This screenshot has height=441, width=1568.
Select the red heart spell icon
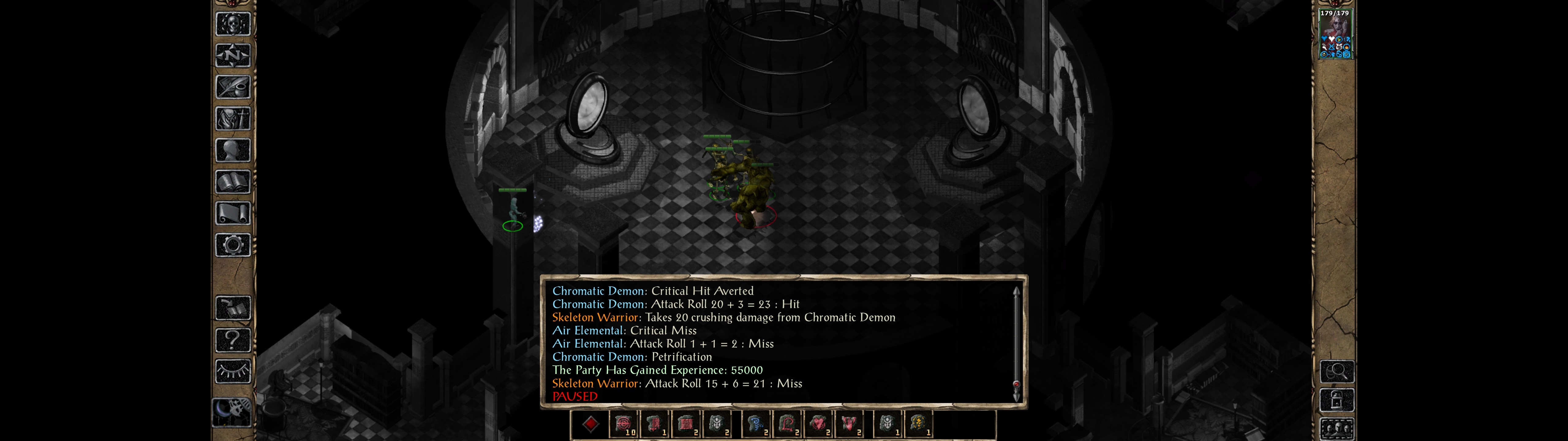coord(819,424)
